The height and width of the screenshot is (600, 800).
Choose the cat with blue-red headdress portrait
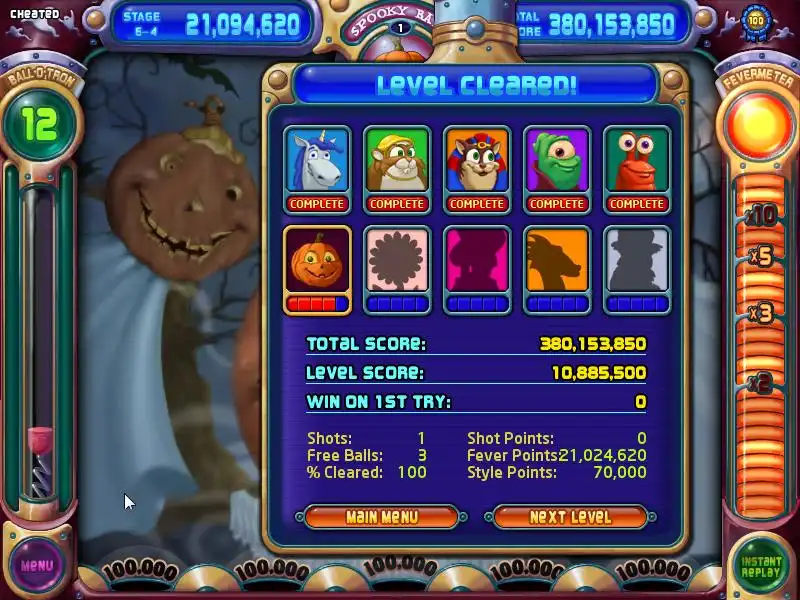477,162
